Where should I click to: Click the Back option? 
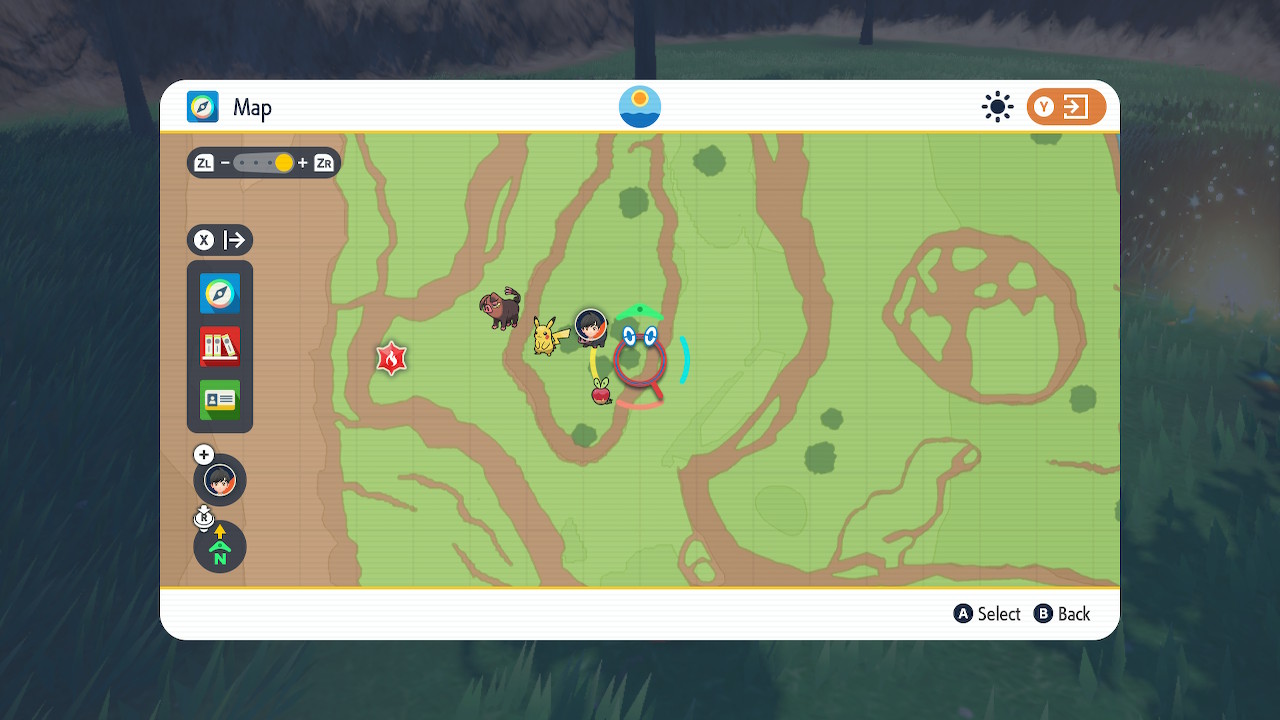[1062, 614]
